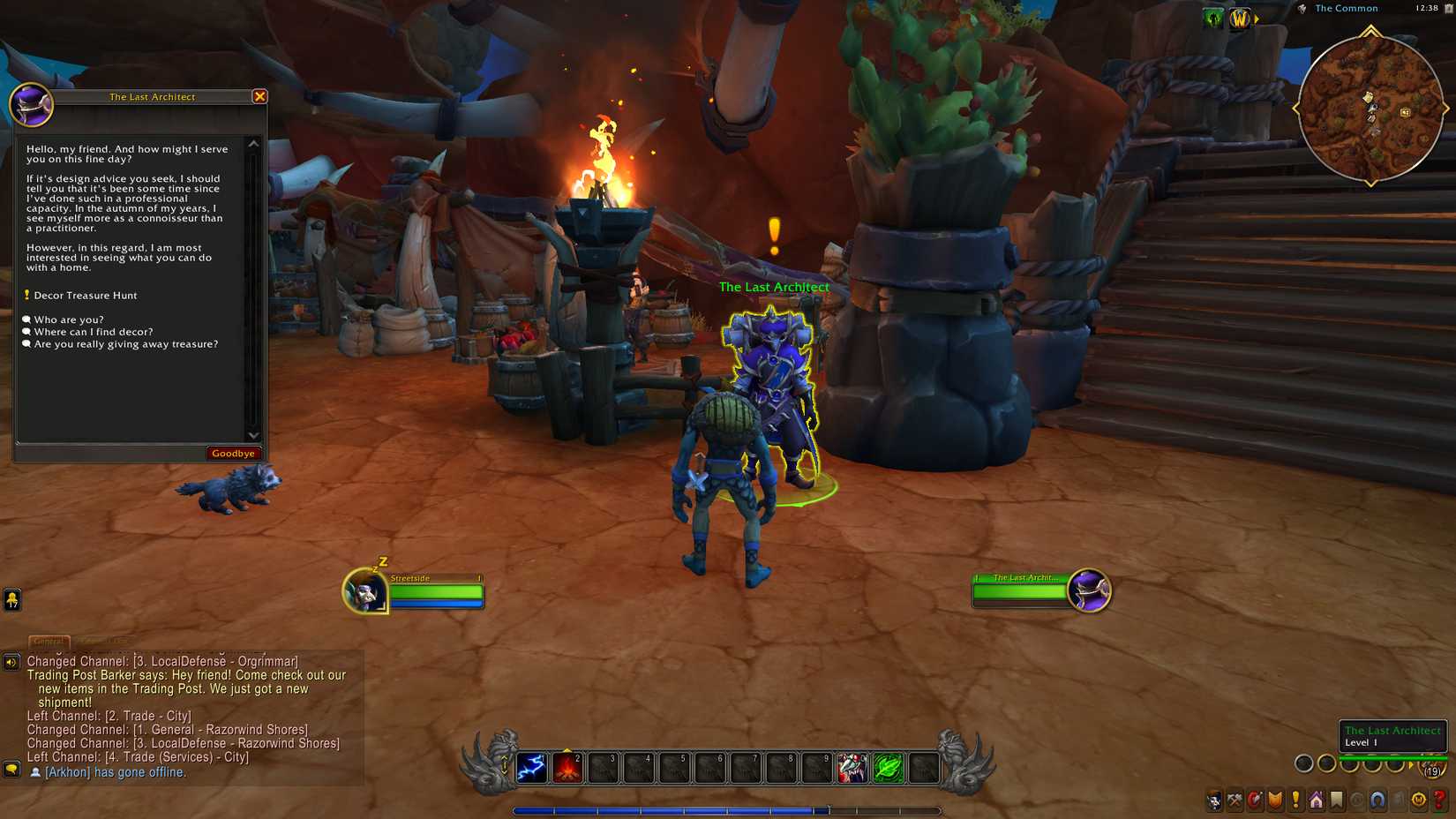Open the Help menu
This screenshot has height=819, width=1456.
(x=1442, y=801)
